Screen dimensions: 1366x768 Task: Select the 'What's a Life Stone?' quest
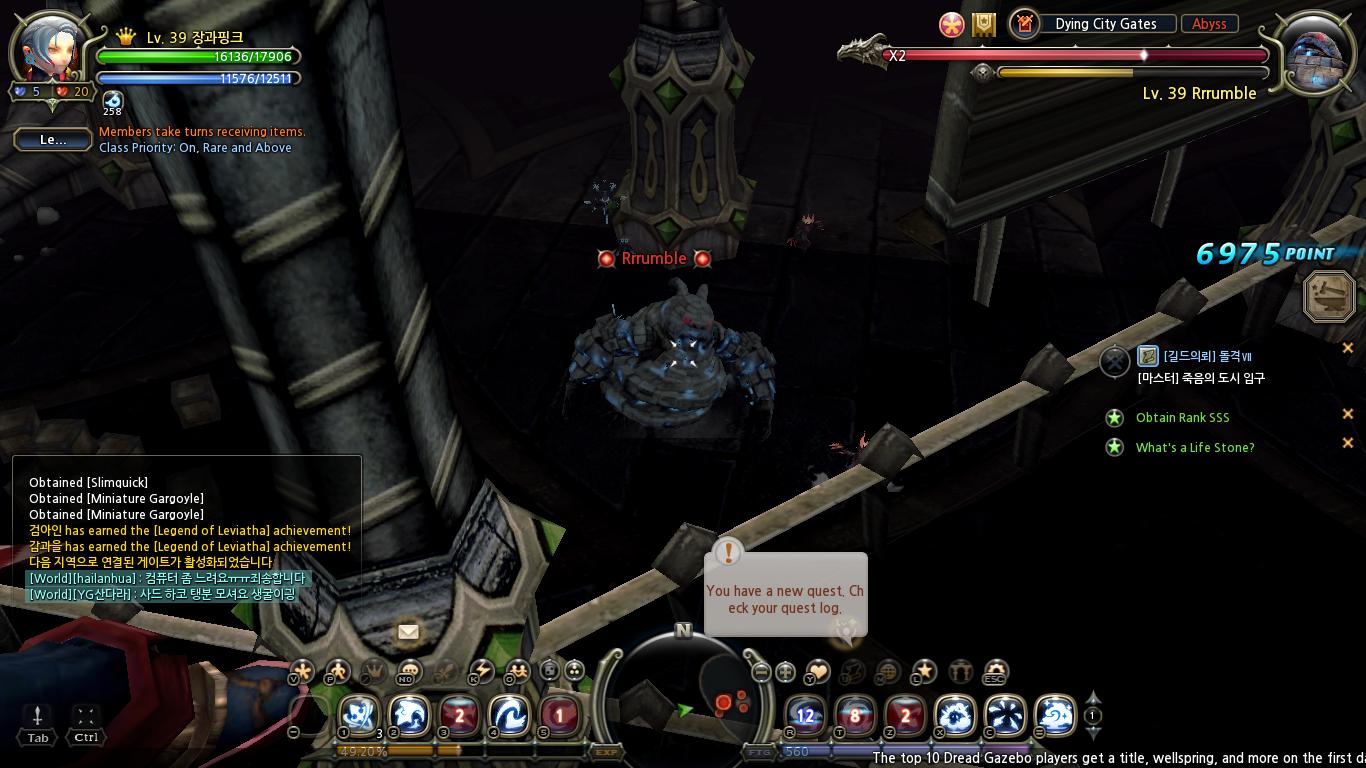coord(1194,448)
